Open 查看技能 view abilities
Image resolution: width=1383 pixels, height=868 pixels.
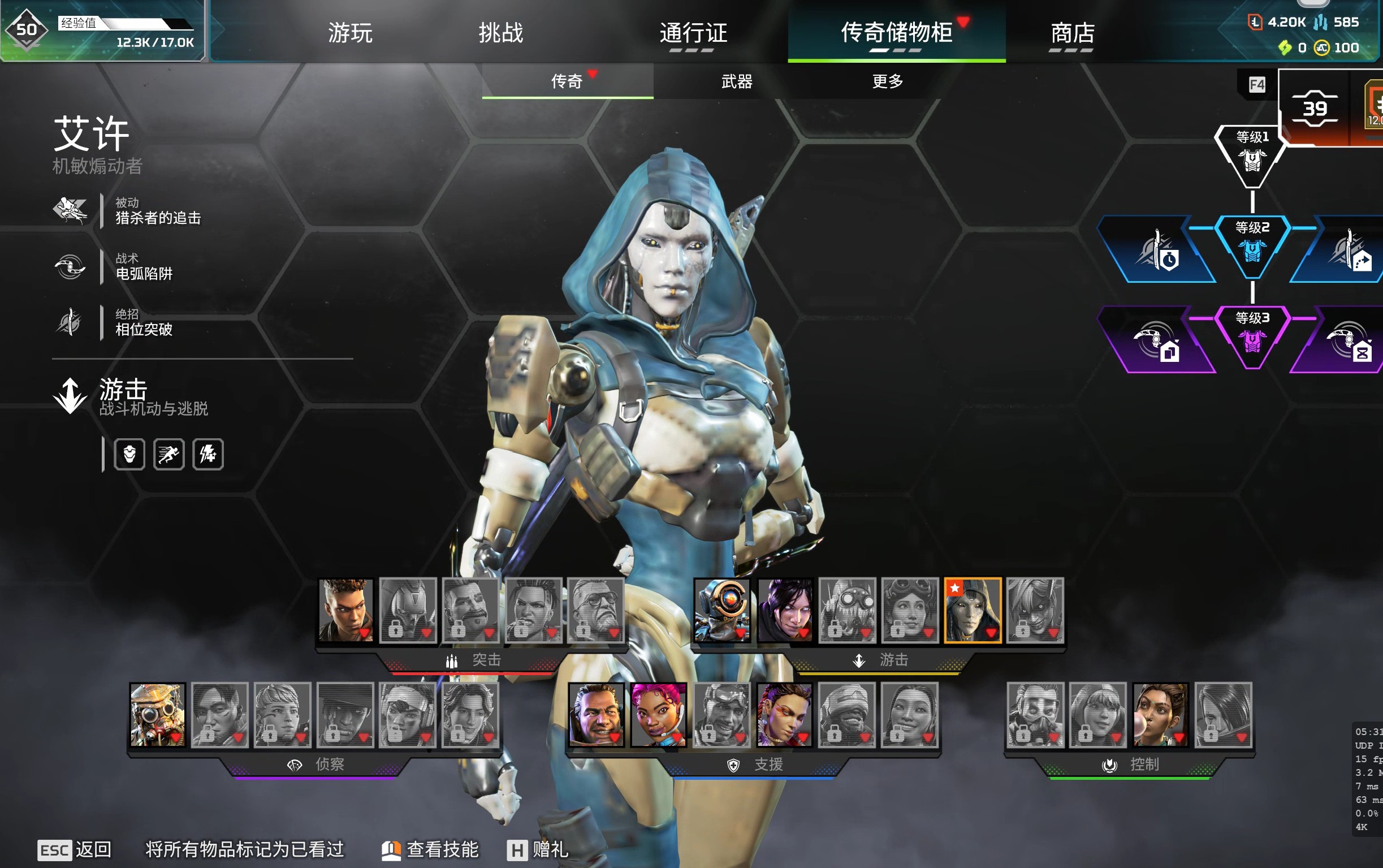pos(430,849)
